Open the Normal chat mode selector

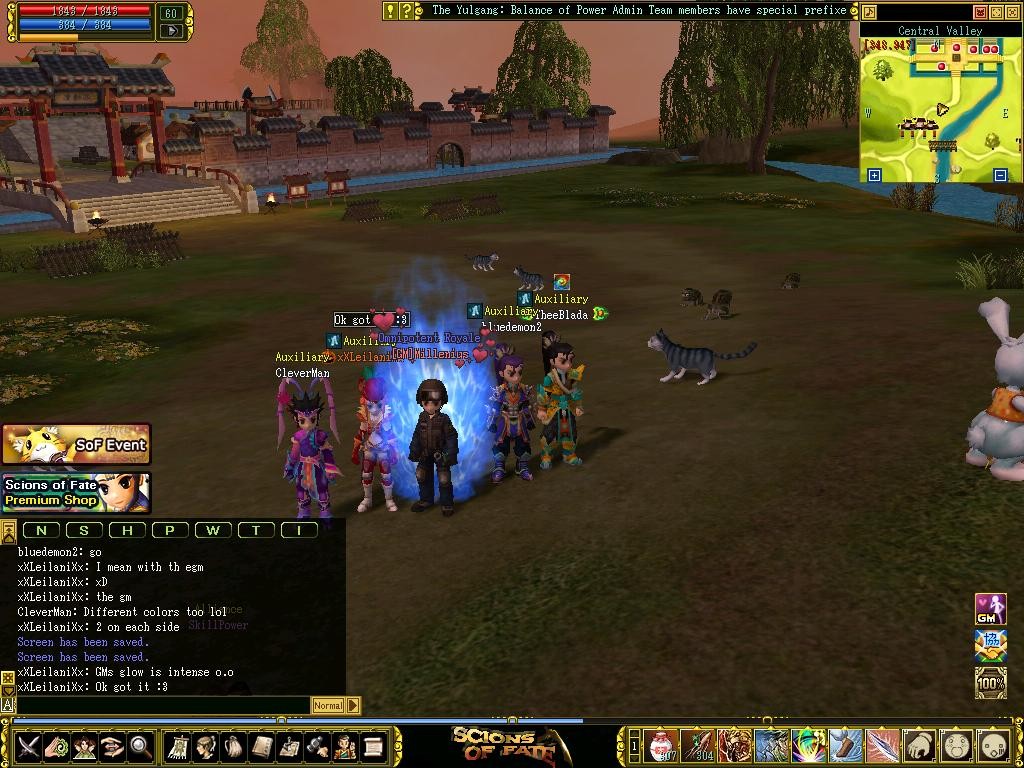click(x=328, y=705)
